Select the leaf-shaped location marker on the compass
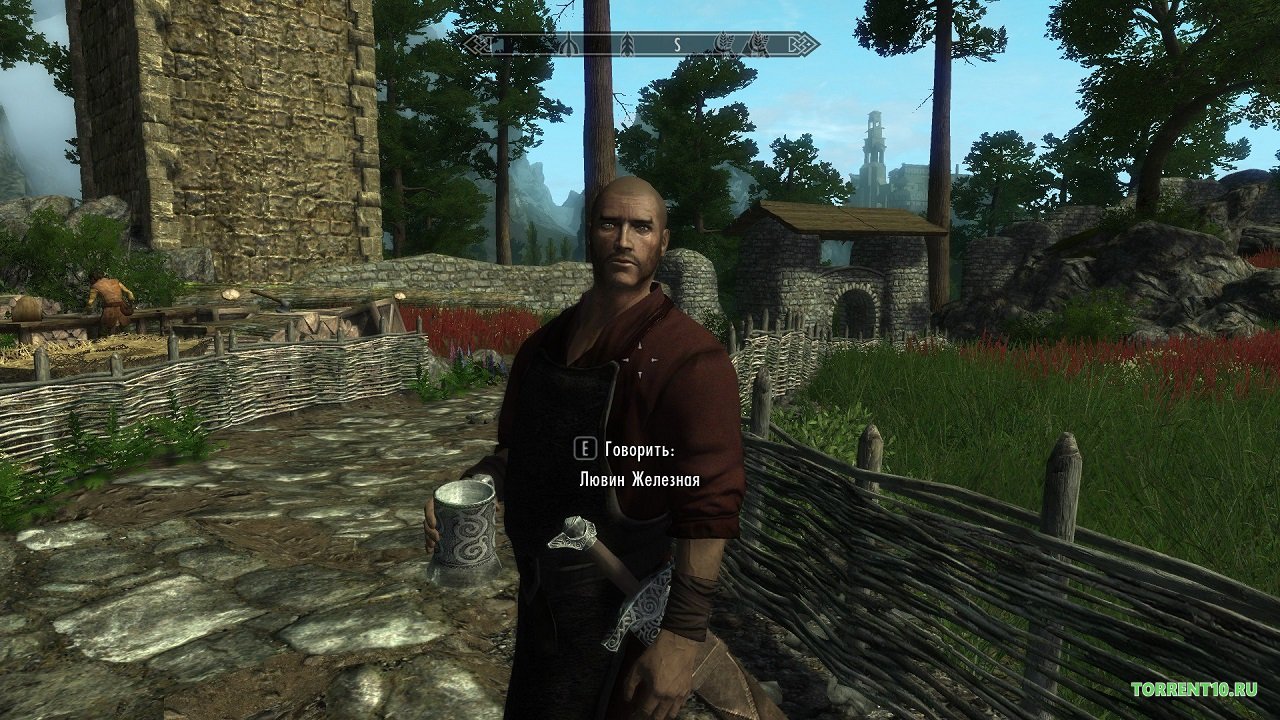This screenshot has height=720, width=1280. click(x=627, y=45)
